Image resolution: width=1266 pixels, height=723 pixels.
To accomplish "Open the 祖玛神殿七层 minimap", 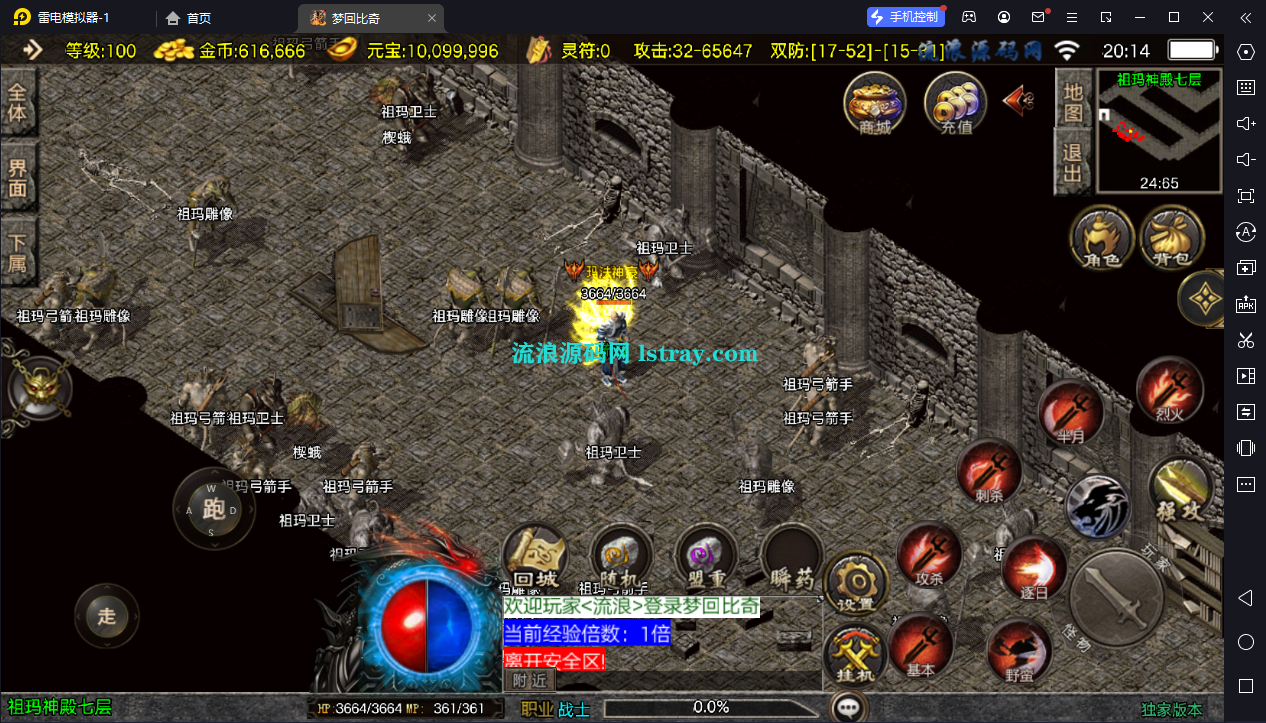I will (1159, 131).
